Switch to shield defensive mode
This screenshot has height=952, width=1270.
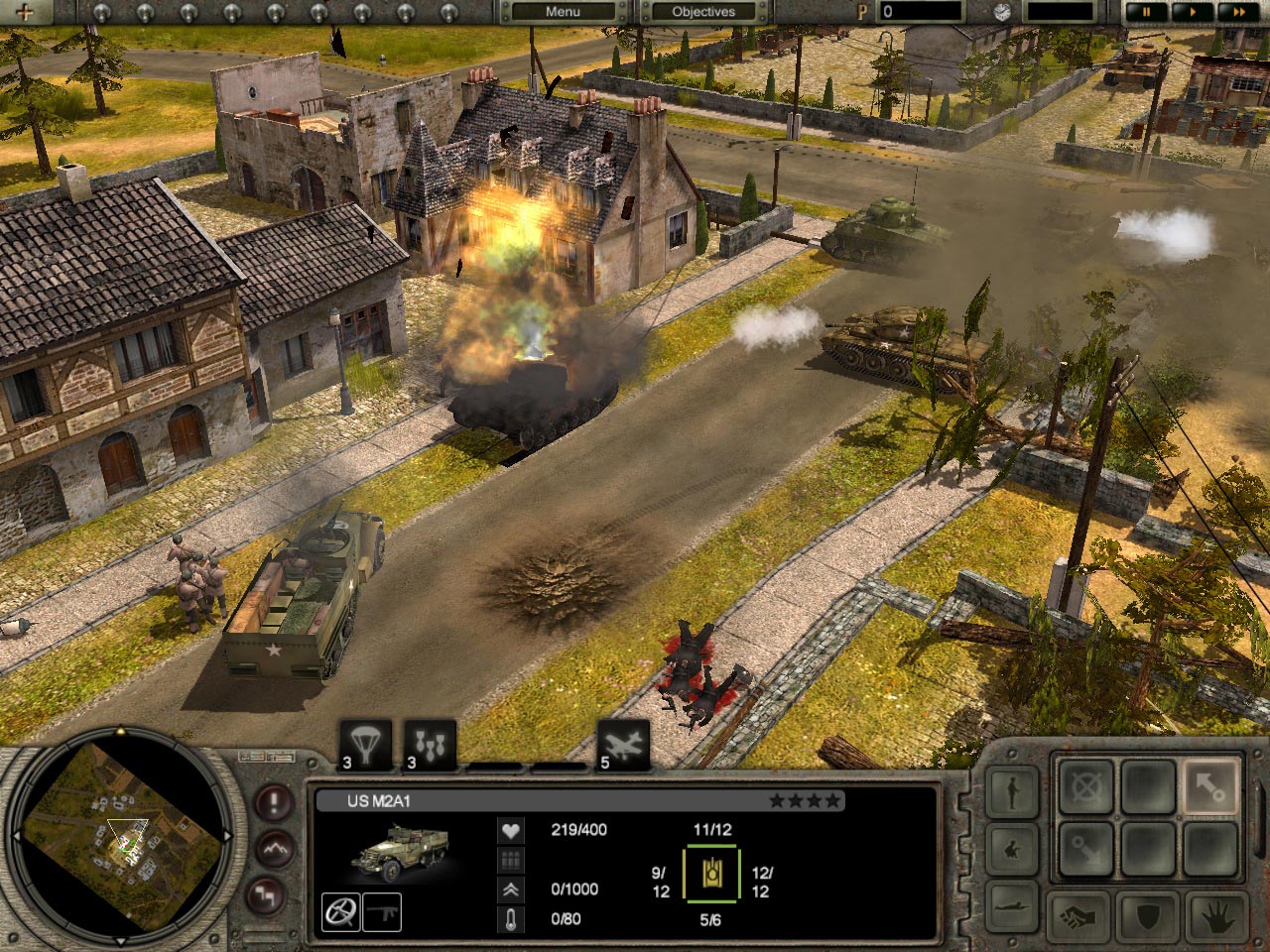tap(1147, 916)
